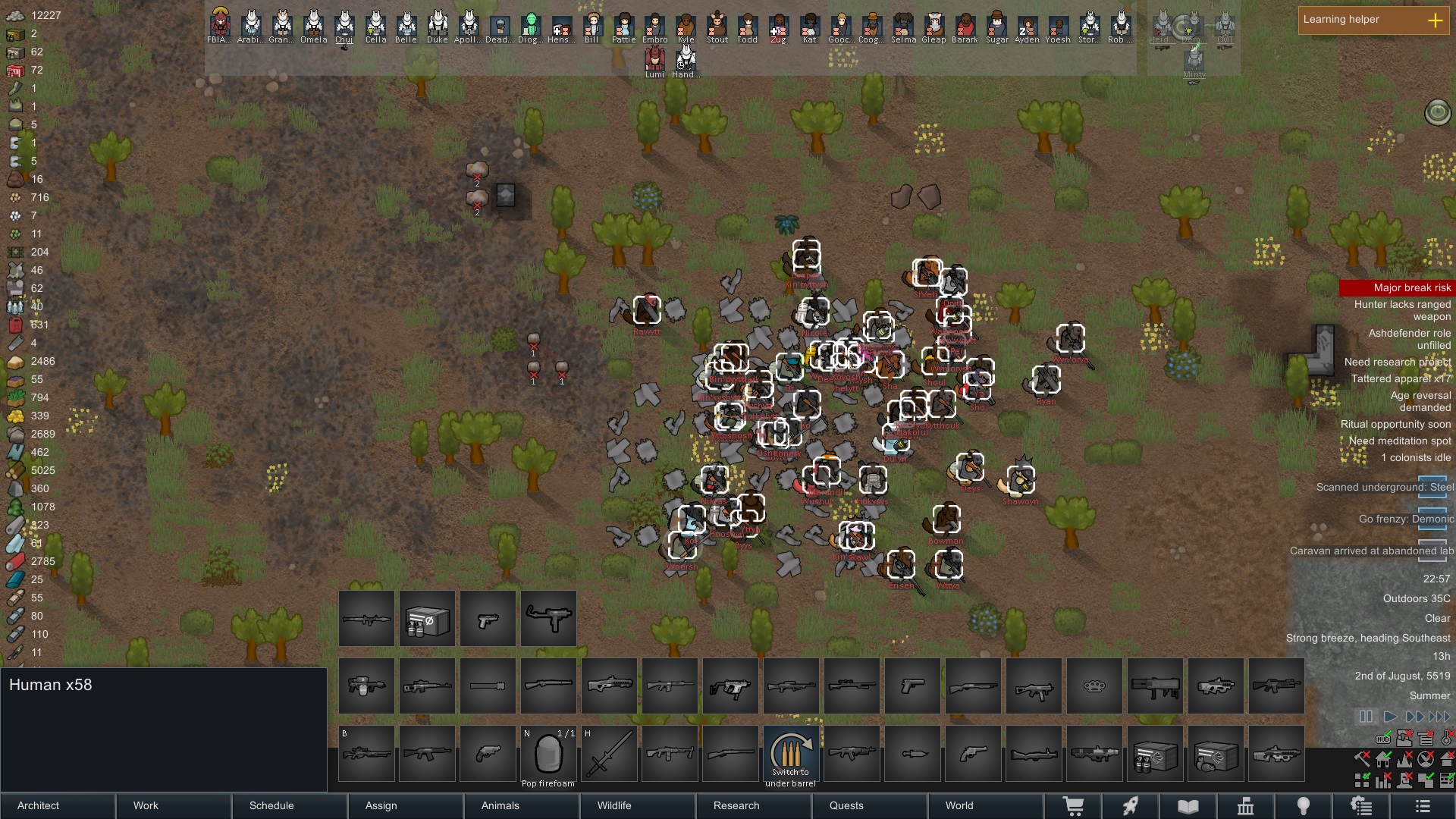The height and width of the screenshot is (819, 1456).
Task: Click the 1 colonists idle alert
Action: 1415,457
